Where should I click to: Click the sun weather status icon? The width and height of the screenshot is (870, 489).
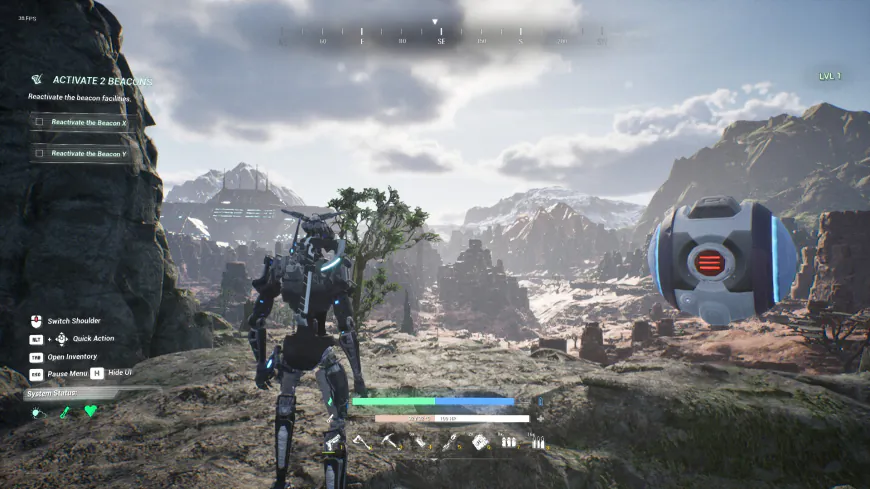point(38,411)
